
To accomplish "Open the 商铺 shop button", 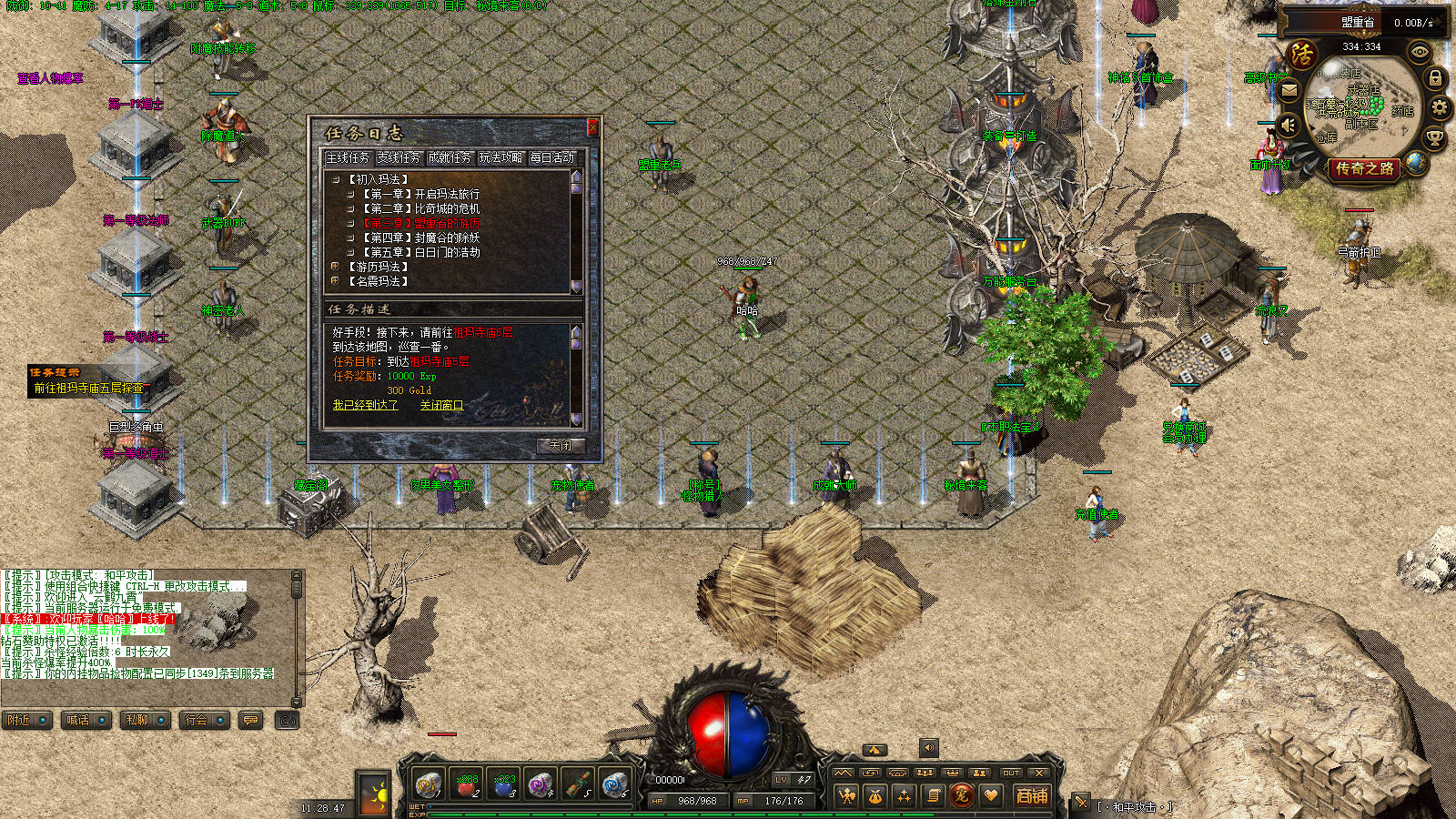I will (x=1031, y=796).
